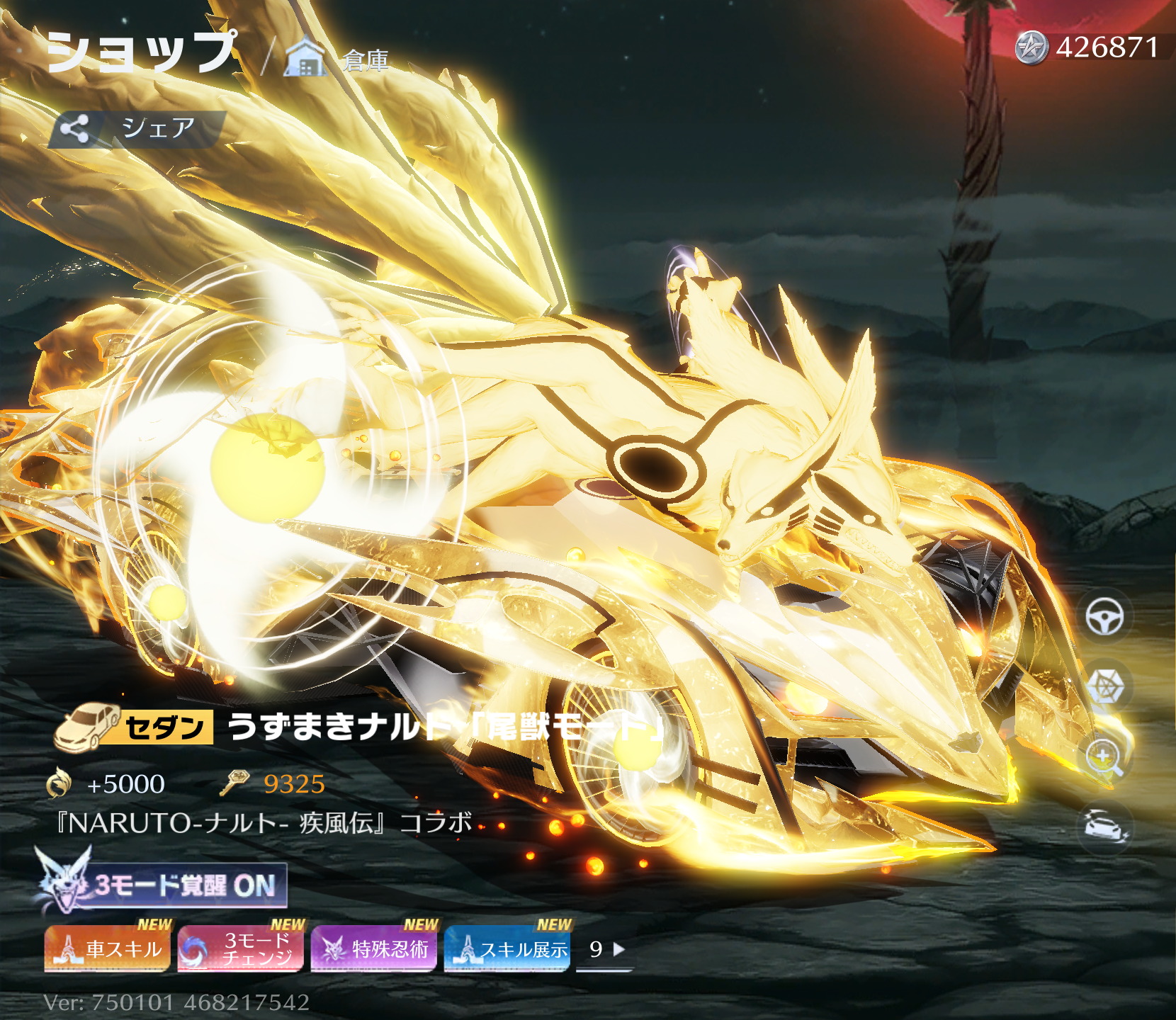Open the 車スキル car skill button
Screen dimensions: 1176x1020
tap(108, 948)
